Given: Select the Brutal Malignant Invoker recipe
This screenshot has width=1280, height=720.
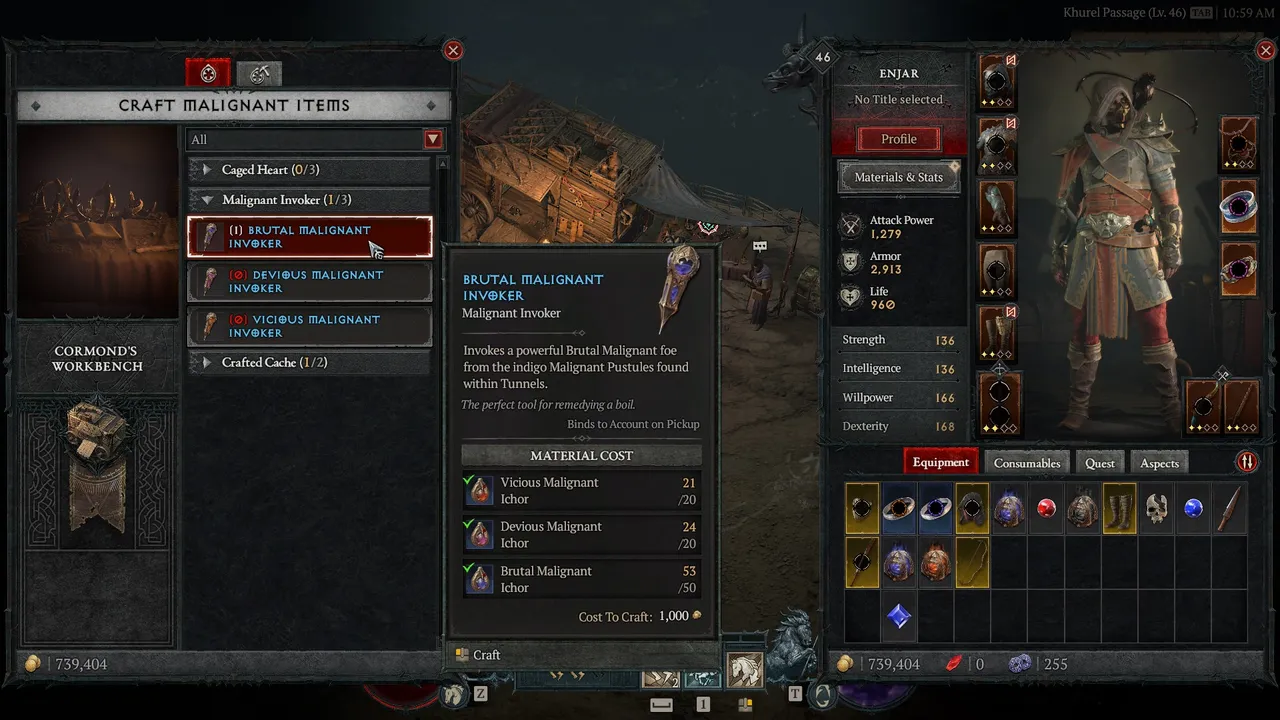Looking at the screenshot, I should click(310, 237).
